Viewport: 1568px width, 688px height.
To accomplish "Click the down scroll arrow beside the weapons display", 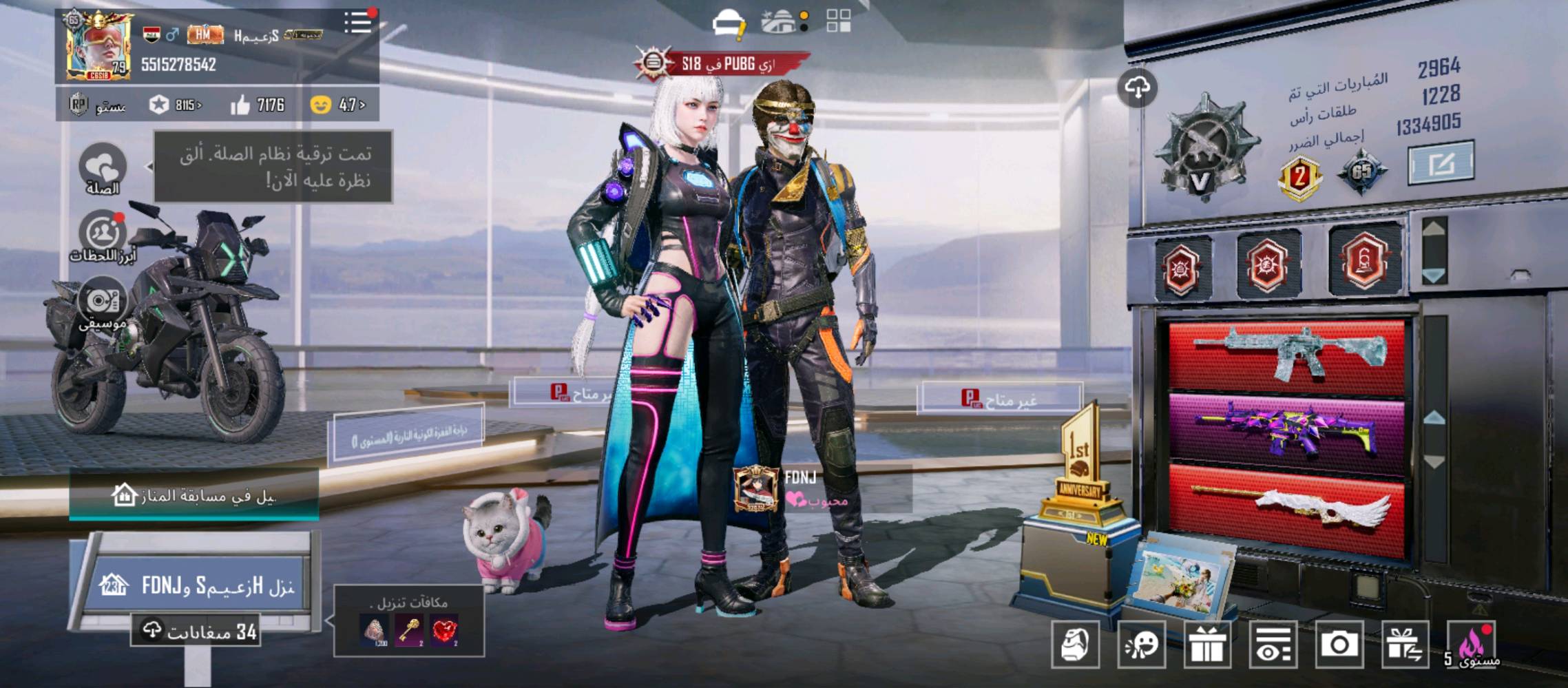I will tap(1435, 460).
